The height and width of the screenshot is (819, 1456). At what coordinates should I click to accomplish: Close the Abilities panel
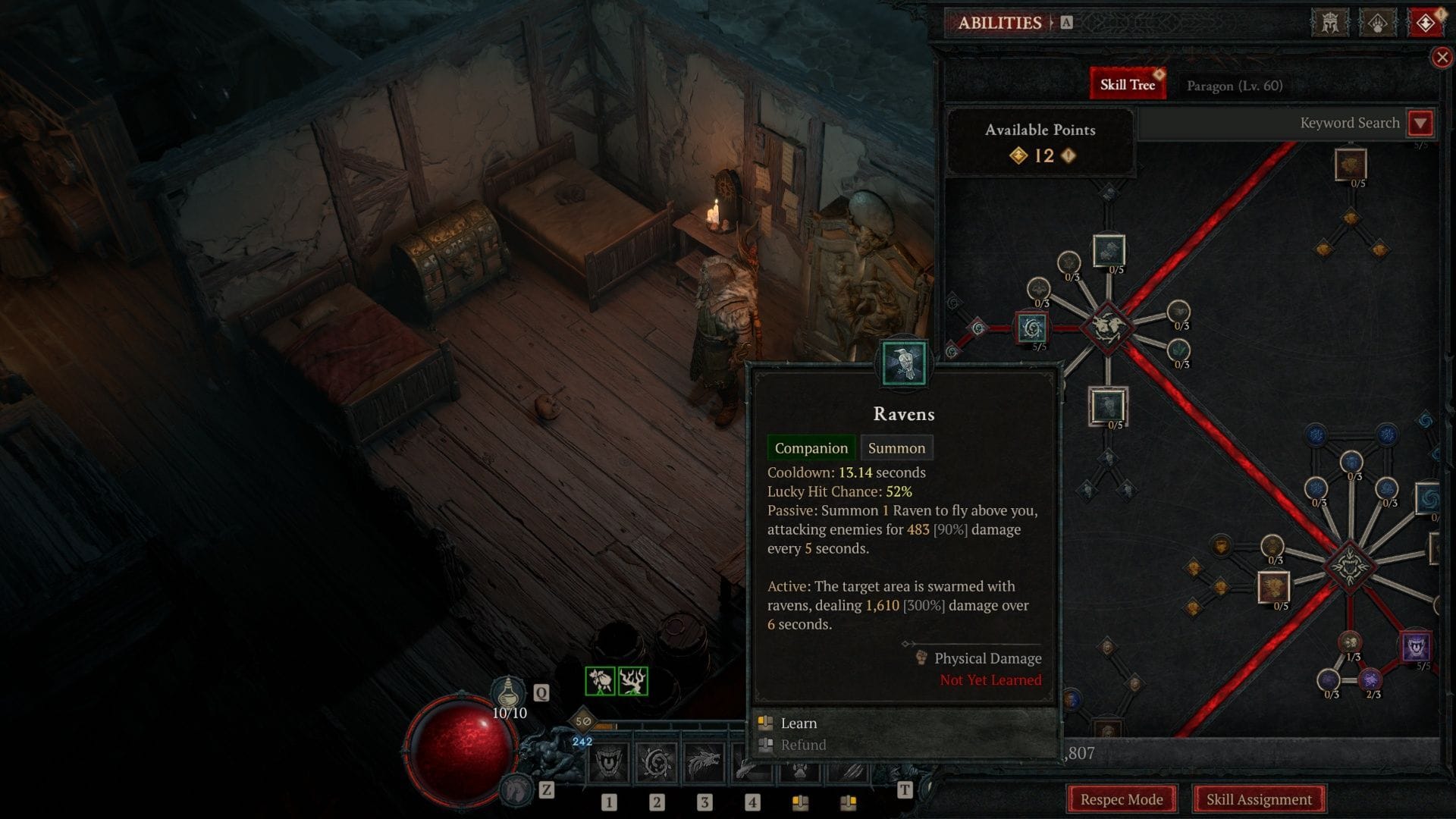pyautogui.click(x=1442, y=58)
